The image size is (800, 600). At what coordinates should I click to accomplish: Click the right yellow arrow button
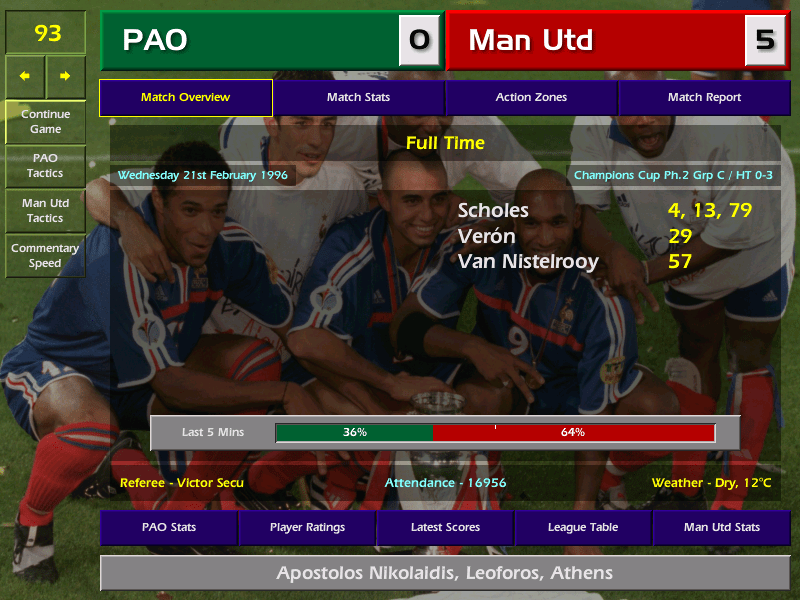click(65, 76)
